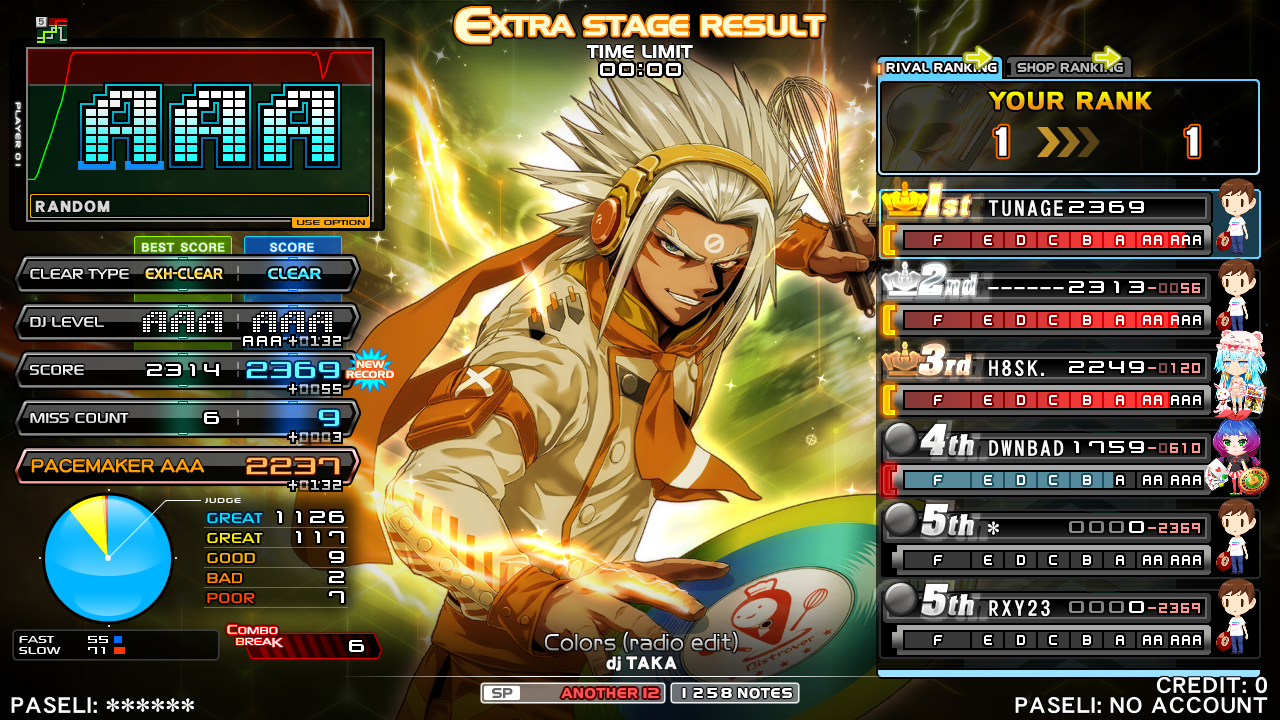Select the 1st place TUNAGE ranking row
This screenshot has width=1280, height=720.
[x=1045, y=222]
